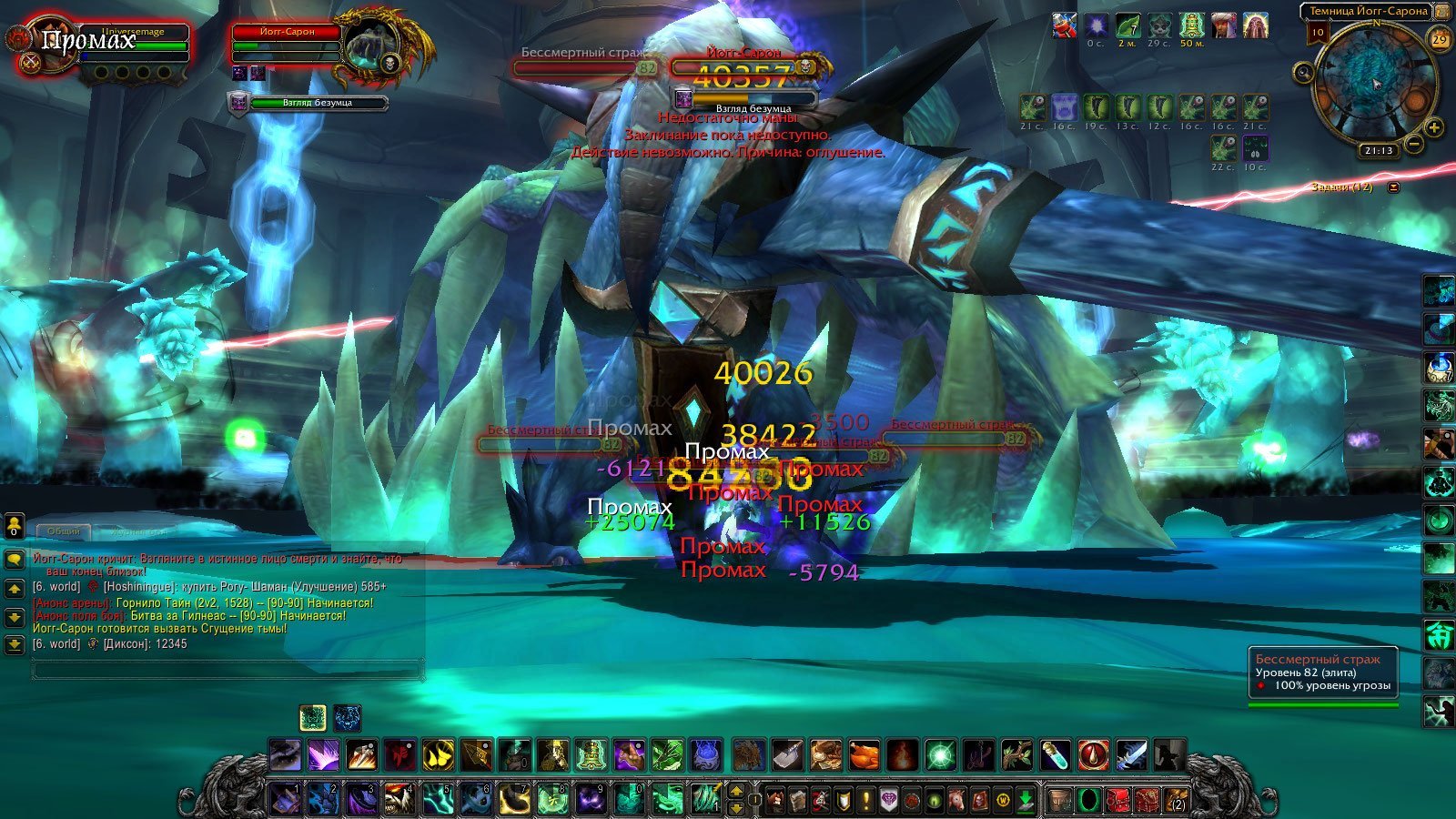Switch to the Общий chat tab
Image resolution: width=1456 pixels, height=819 pixels.
[64, 531]
